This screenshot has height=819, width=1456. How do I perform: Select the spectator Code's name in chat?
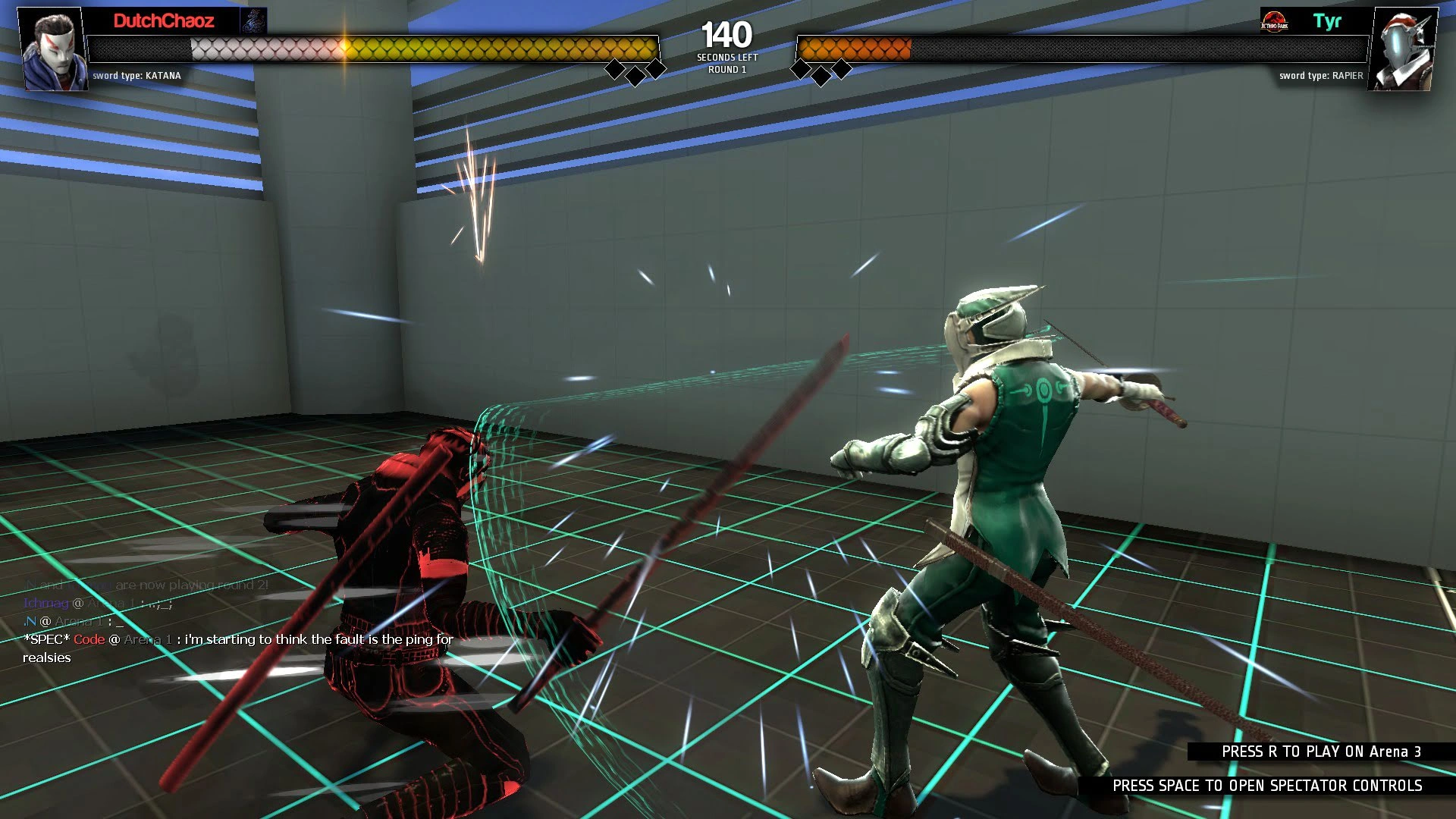pos(89,639)
